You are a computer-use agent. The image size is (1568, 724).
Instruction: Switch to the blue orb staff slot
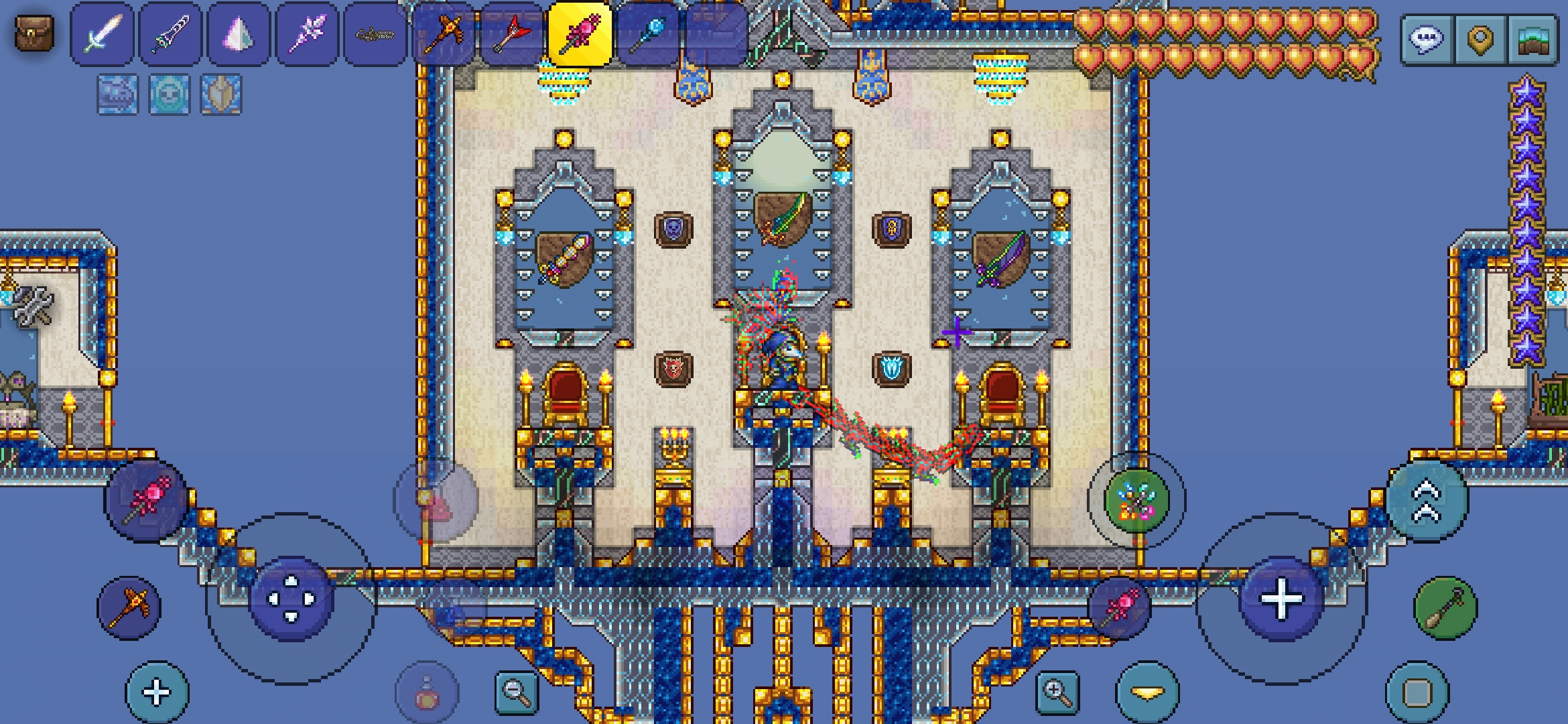click(649, 34)
